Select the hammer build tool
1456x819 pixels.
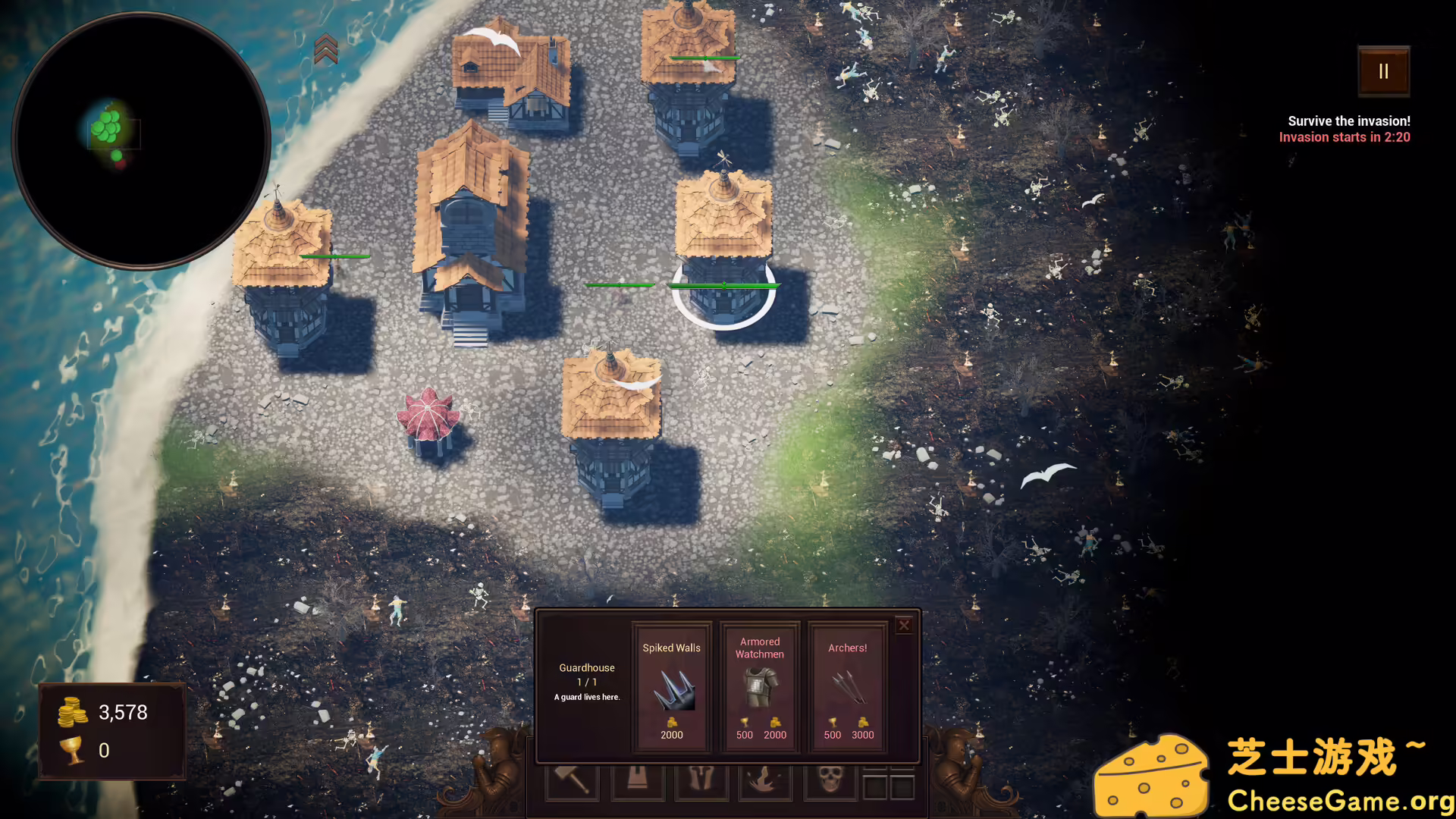pyautogui.click(x=573, y=781)
